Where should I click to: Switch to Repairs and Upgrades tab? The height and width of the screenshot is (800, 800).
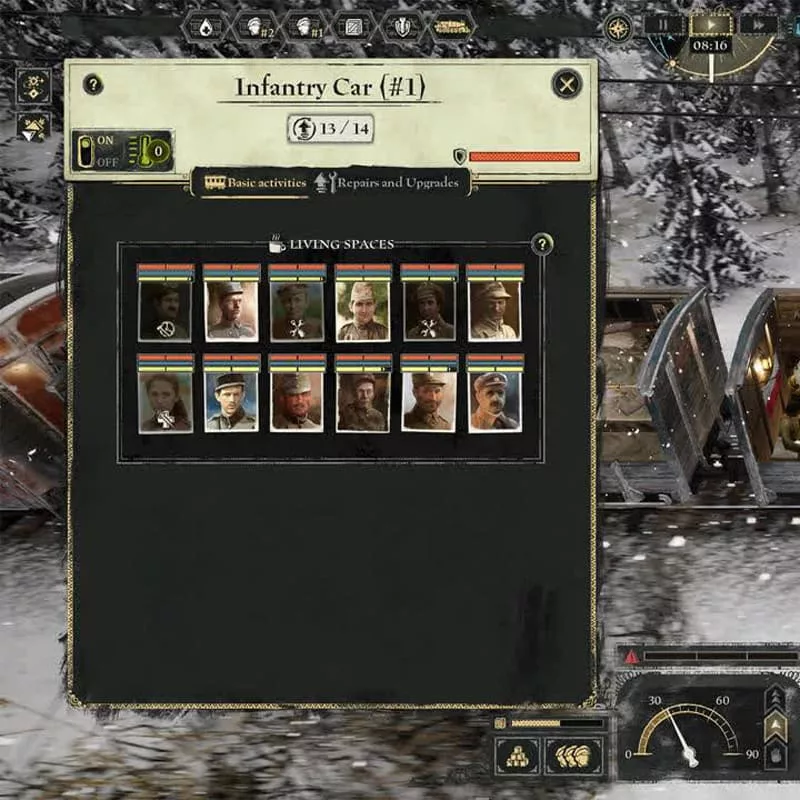coord(388,183)
